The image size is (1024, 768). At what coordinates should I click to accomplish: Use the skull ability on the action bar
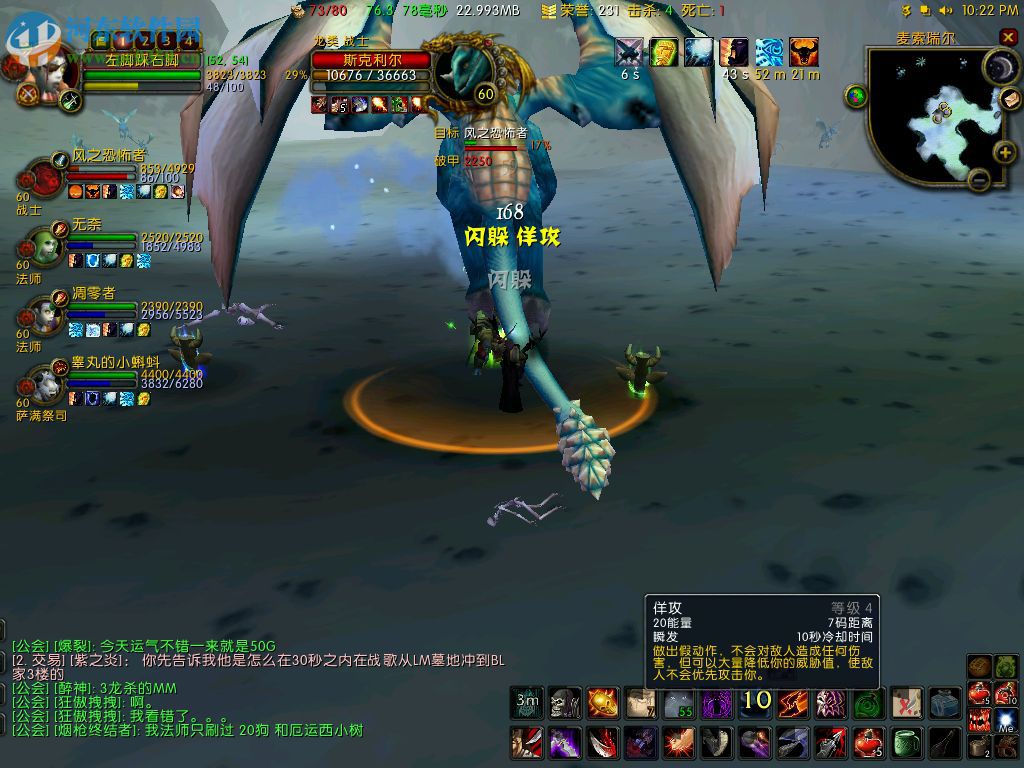(x=565, y=703)
